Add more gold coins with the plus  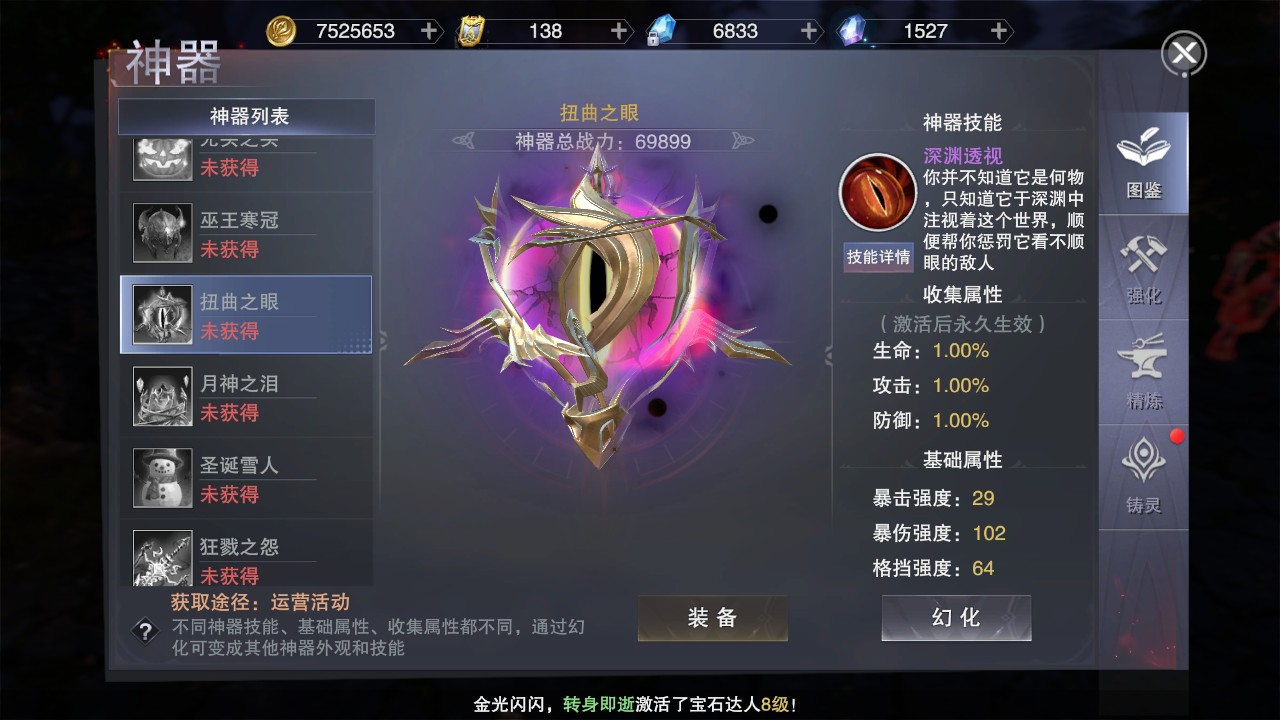coord(429,31)
